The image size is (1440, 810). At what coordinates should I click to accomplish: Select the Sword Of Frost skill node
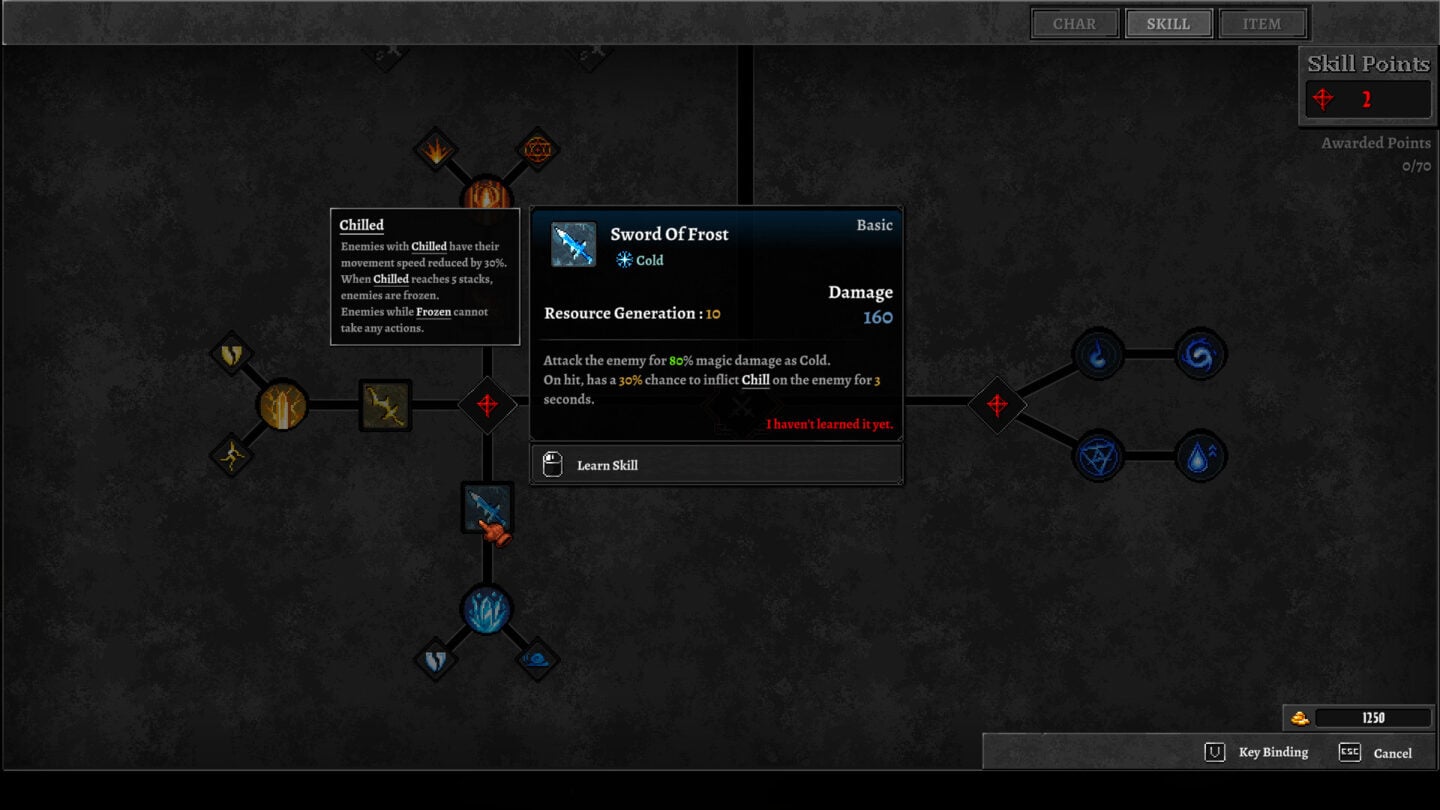(x=487, y=507)
